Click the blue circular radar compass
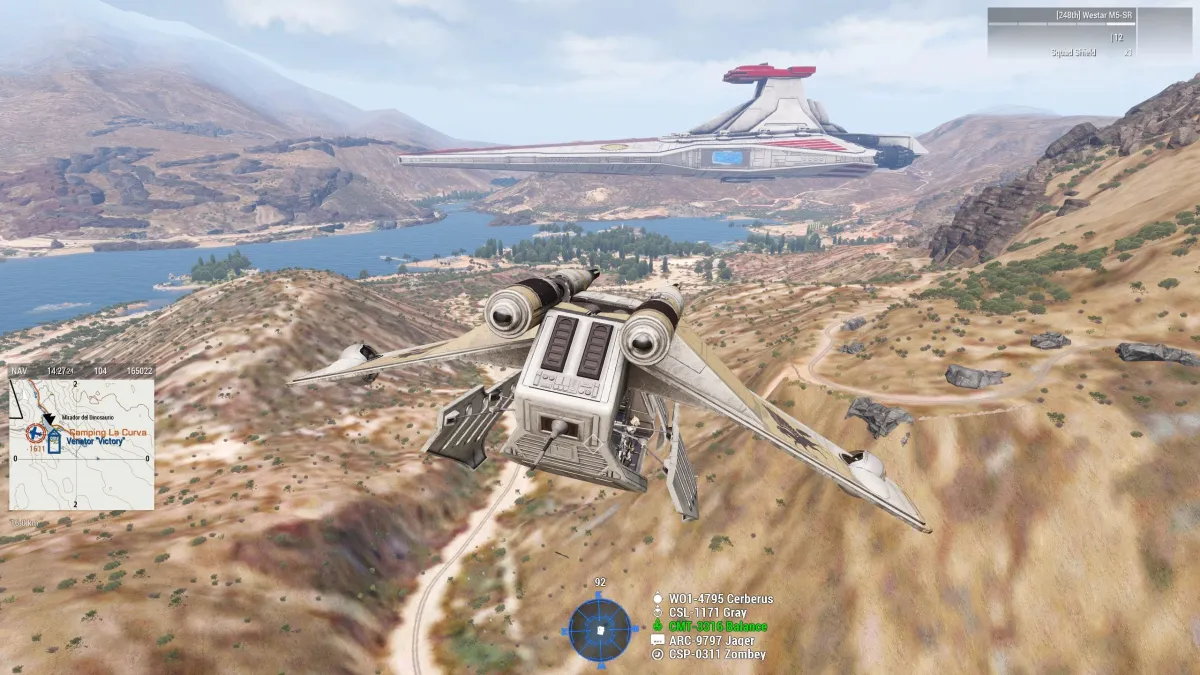The height and width of the screenshot is (675, 1200). pos(600,629)
